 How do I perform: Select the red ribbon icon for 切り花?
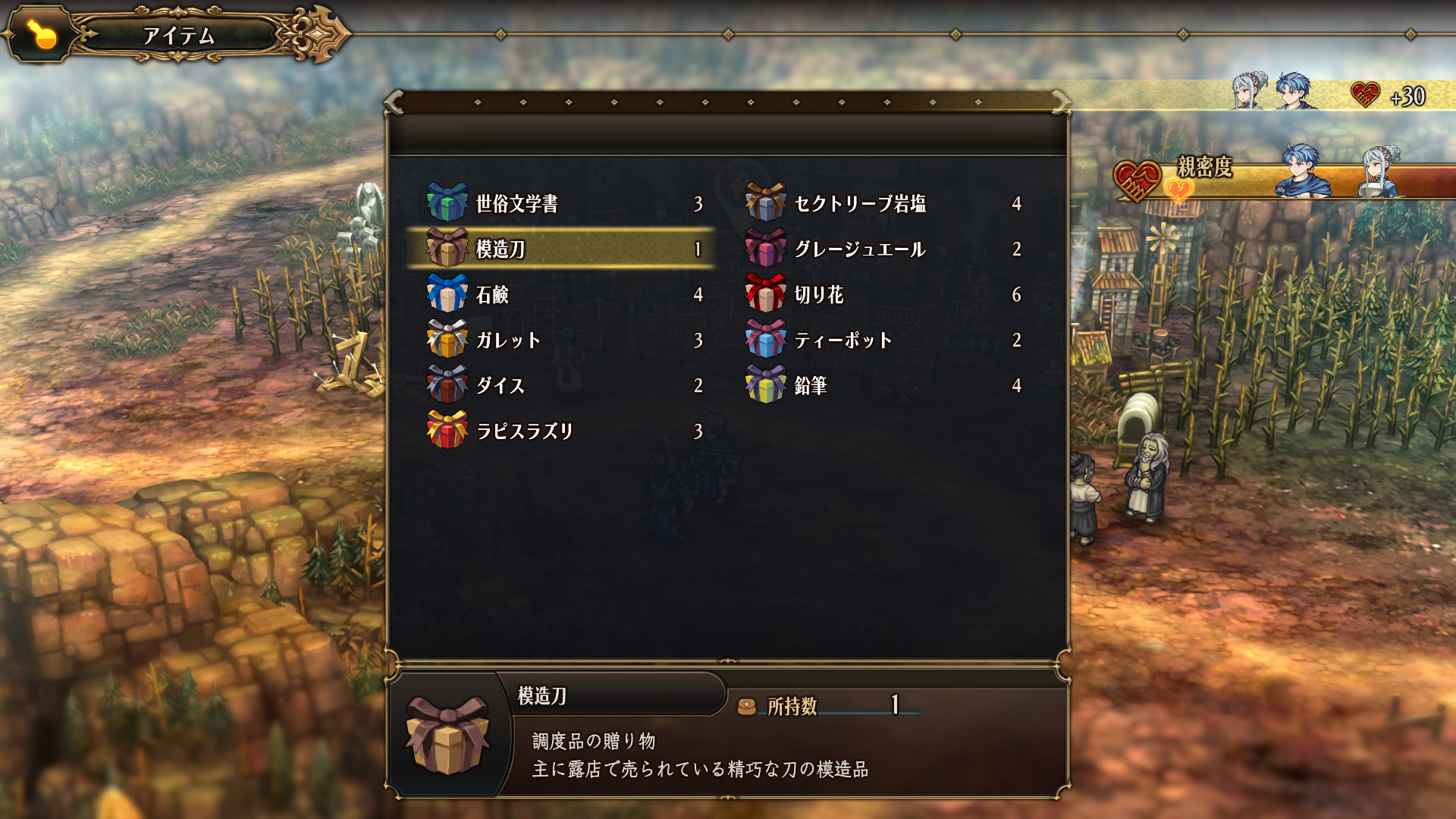pos(766,294)
